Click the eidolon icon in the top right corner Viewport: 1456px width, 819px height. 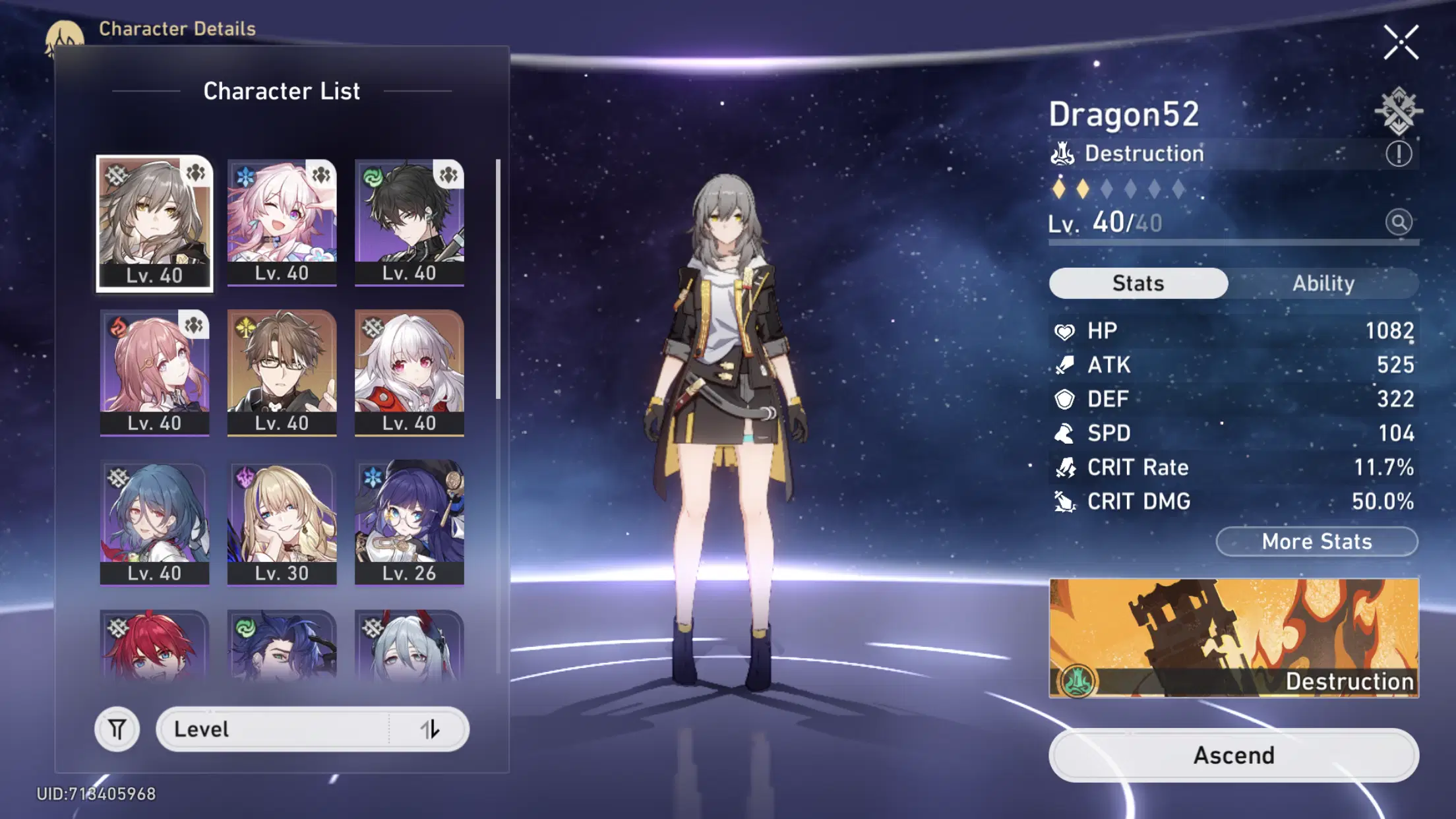pyautogui.click(x=1400, y=109)
